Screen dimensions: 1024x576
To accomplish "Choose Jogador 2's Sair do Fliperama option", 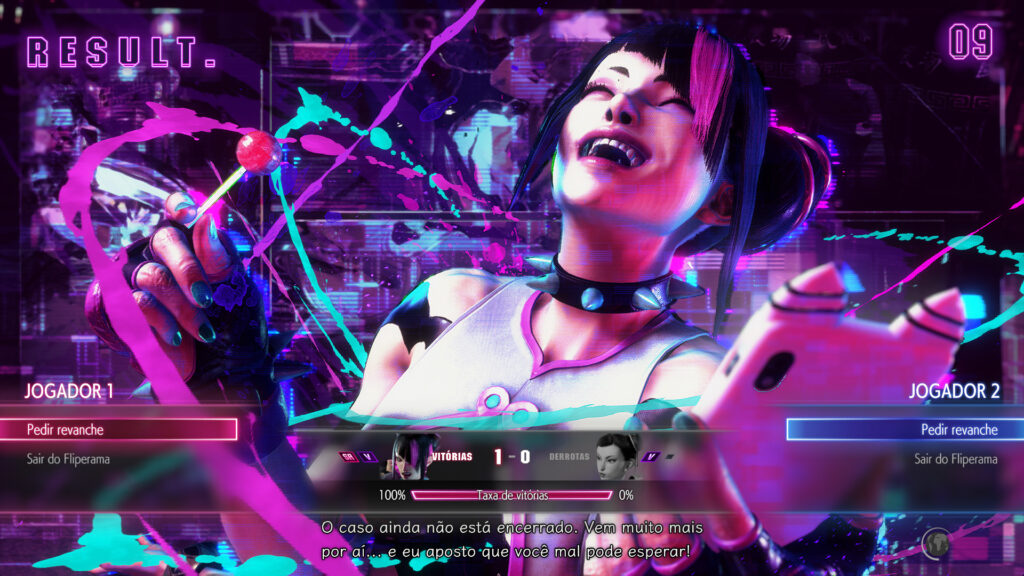I will (955, 460).
